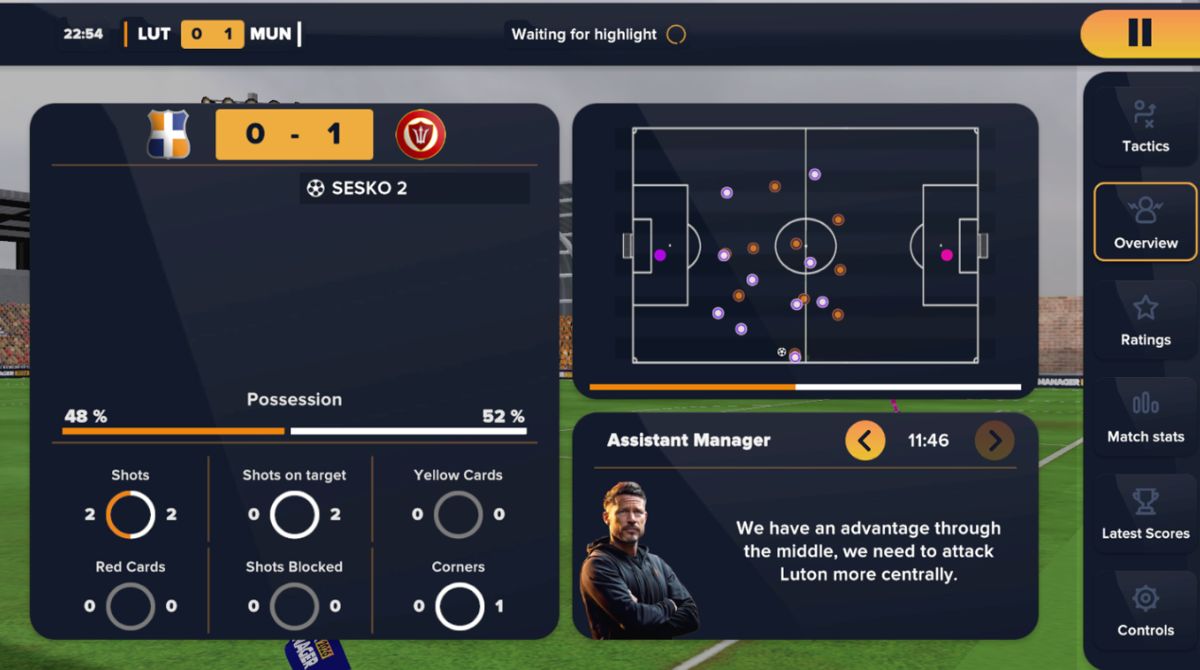The image size is (1200, 670).
Task: Click the red Manchester United crest
Action: click(420, 135)
